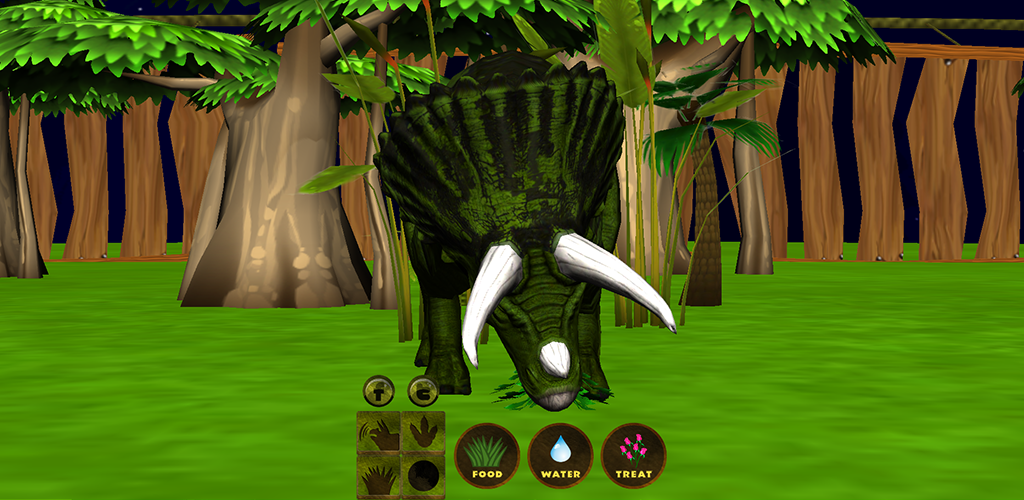Tap the grass tuft square icon
Viewport: 1024px width, 500px height.
tap(379, 476)
